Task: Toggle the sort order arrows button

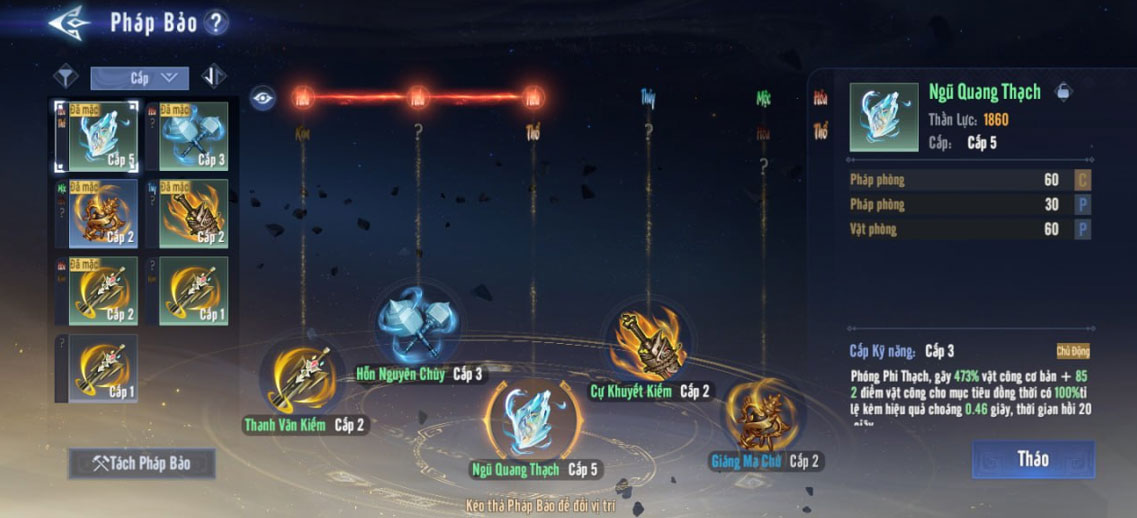Action: [213, 77]
